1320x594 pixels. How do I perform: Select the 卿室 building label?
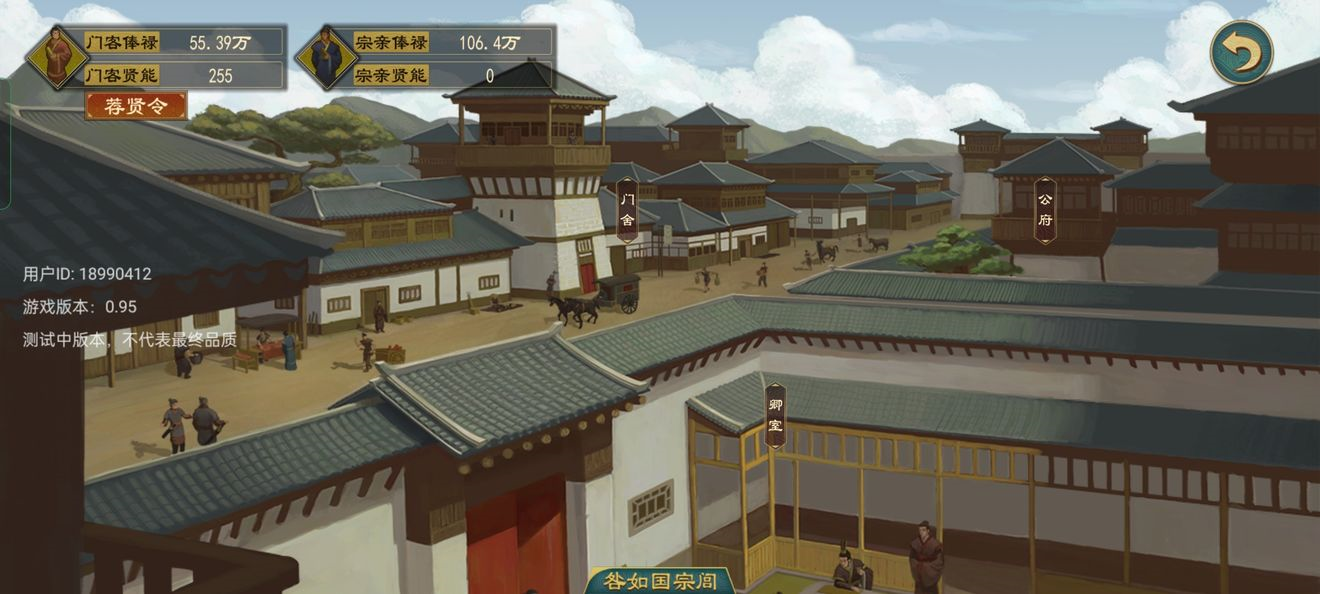point(775,415)
